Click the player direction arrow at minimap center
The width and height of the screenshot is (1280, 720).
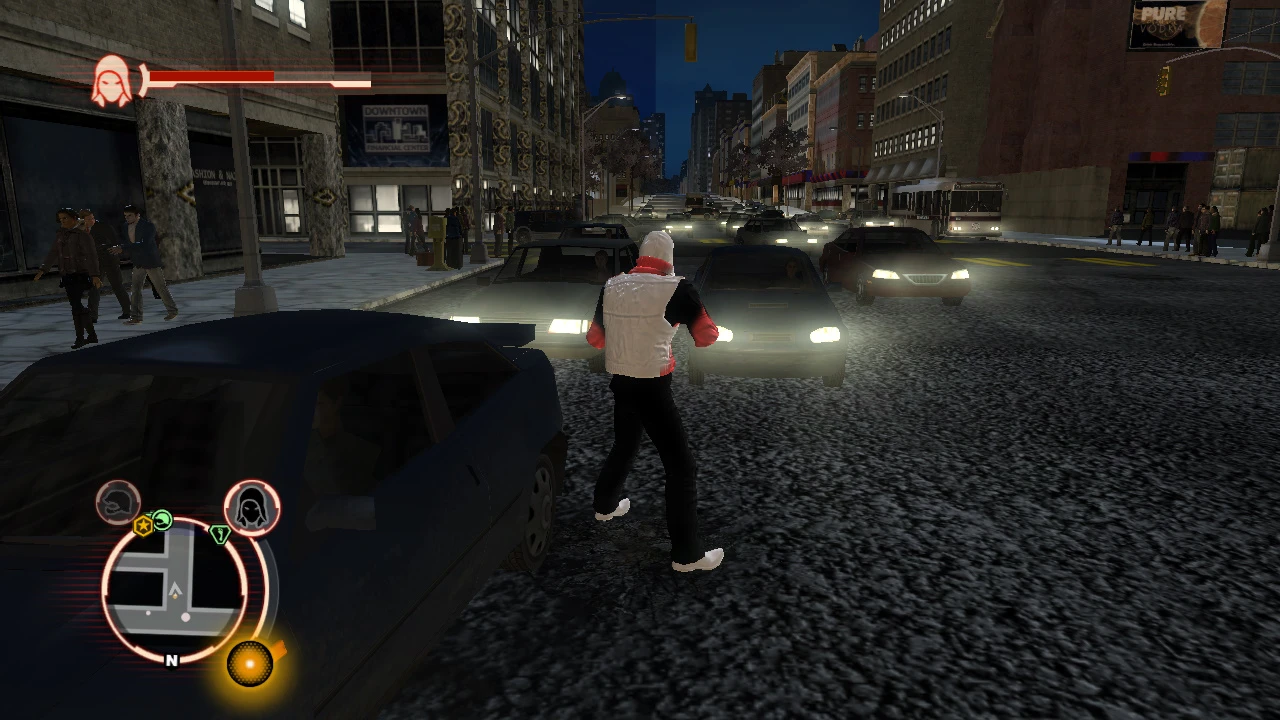176,589
